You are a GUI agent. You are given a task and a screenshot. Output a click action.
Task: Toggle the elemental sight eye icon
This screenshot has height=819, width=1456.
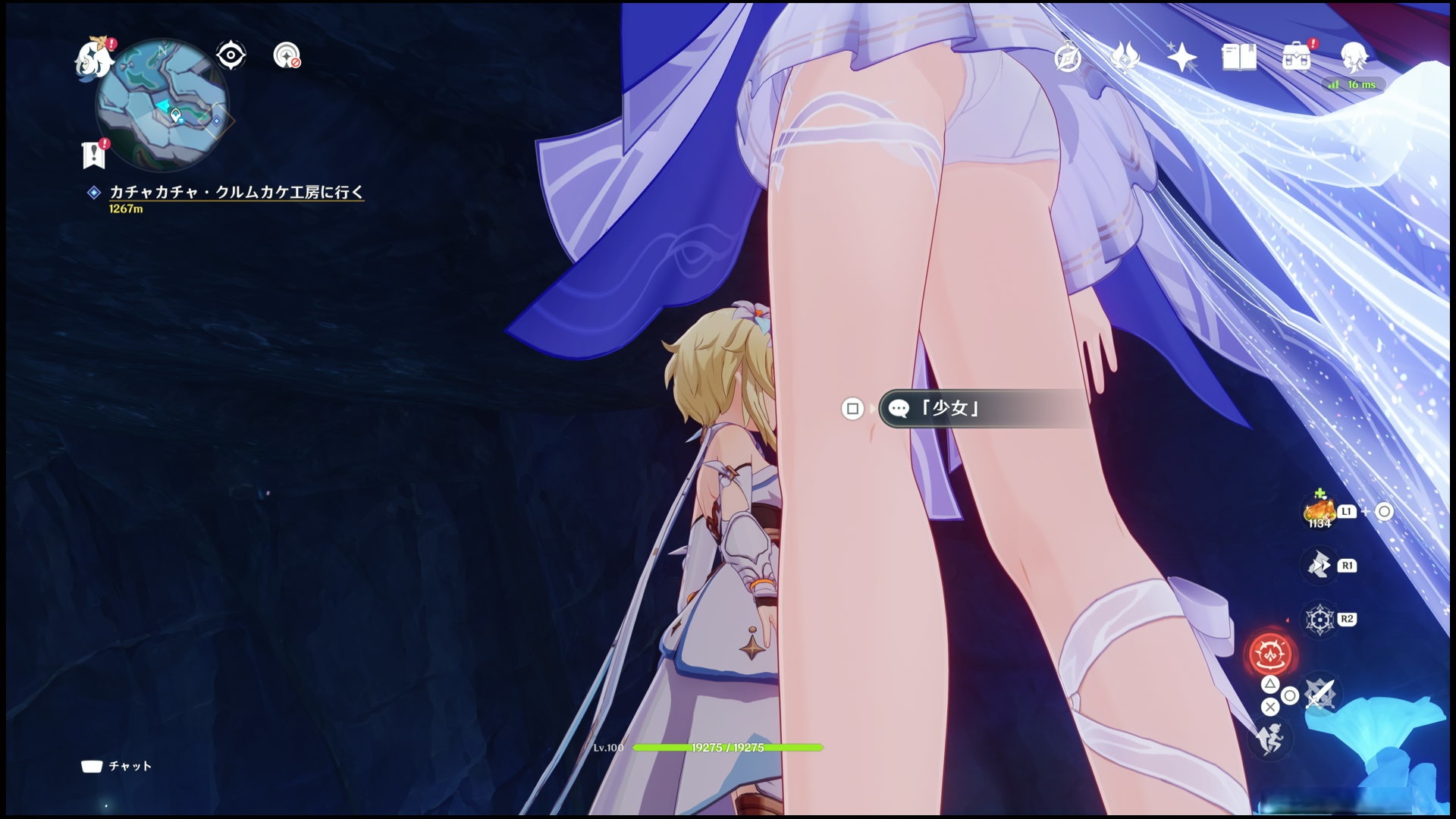(x=231, y=55)
